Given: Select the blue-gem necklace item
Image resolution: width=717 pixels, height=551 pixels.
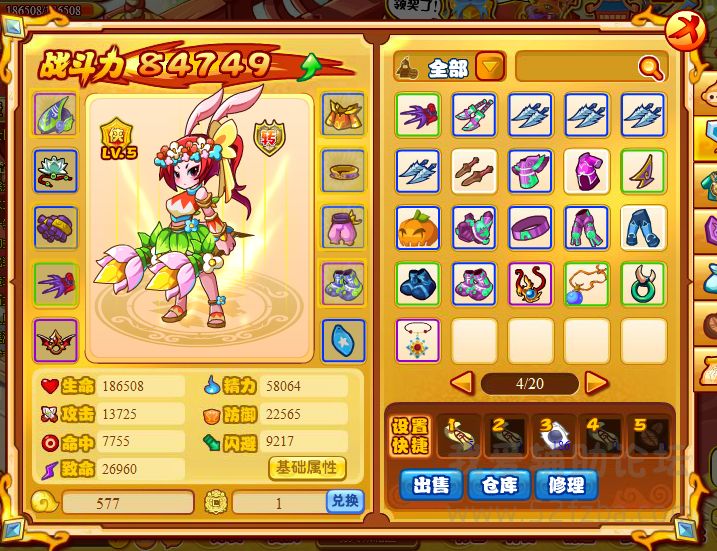Looking at the screenshot, I should pyautogui.click(x=587, y=284).
